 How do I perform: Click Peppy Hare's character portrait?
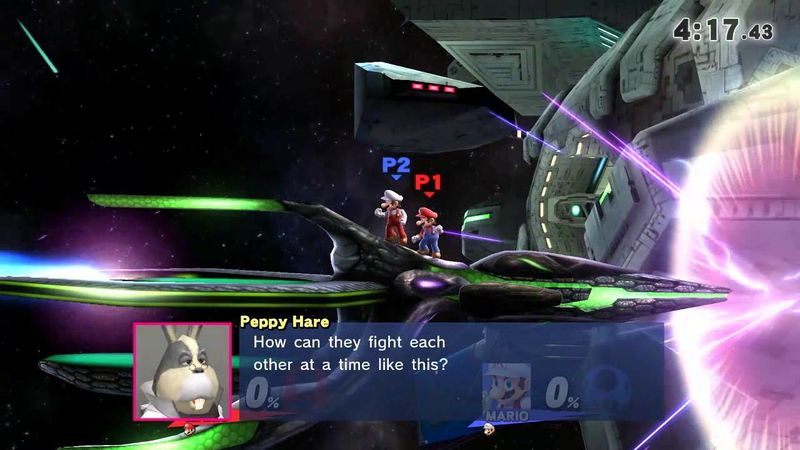click(183, 371)
